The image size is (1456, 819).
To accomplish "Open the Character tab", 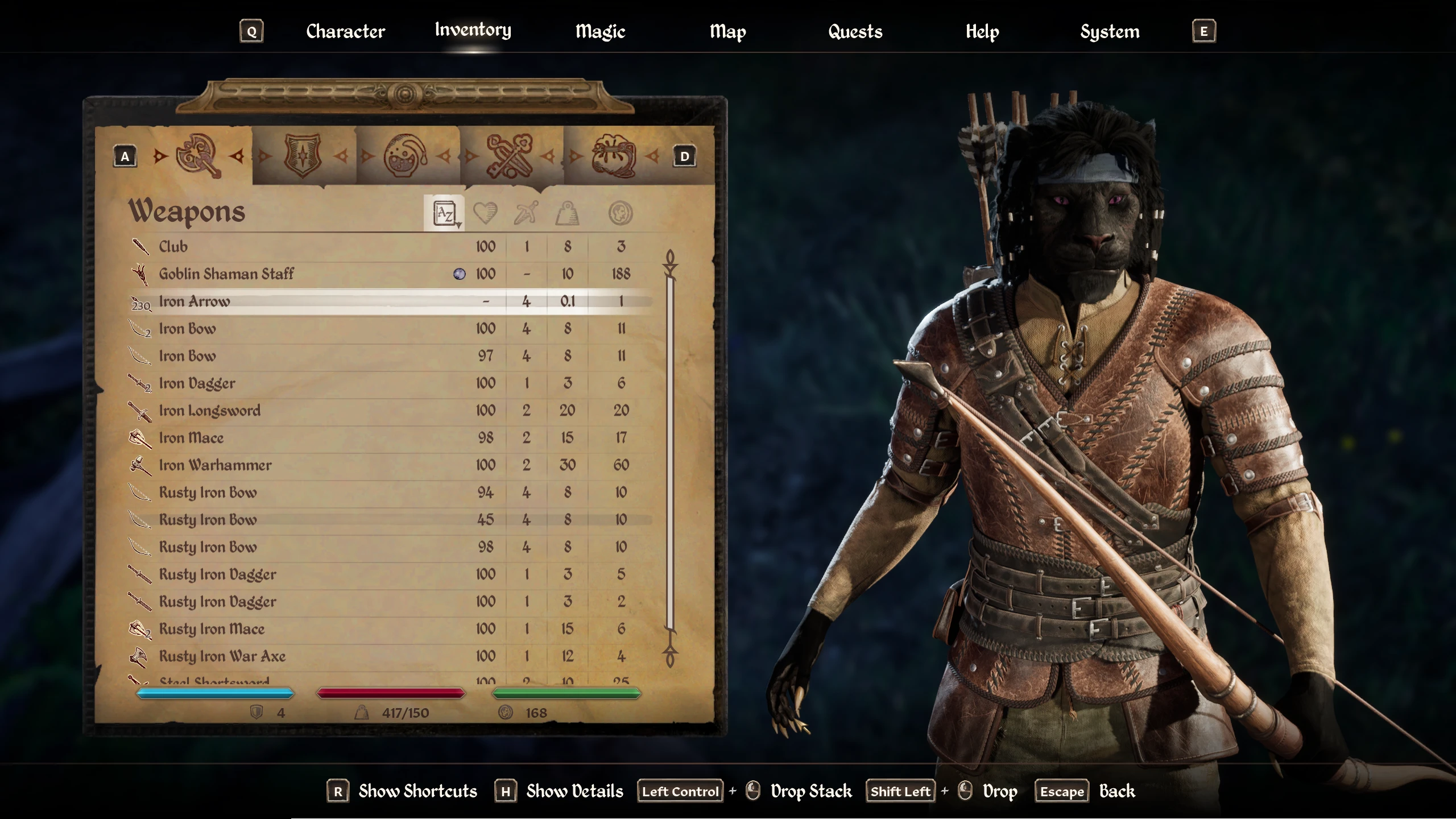I will point(345,31).
